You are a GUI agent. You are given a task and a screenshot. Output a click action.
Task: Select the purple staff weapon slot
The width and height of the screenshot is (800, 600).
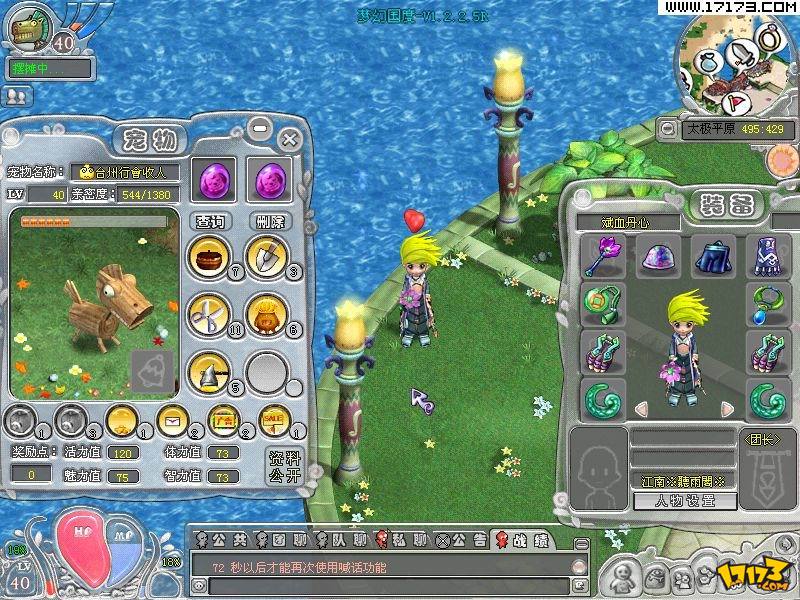click(x=603, y=257)
